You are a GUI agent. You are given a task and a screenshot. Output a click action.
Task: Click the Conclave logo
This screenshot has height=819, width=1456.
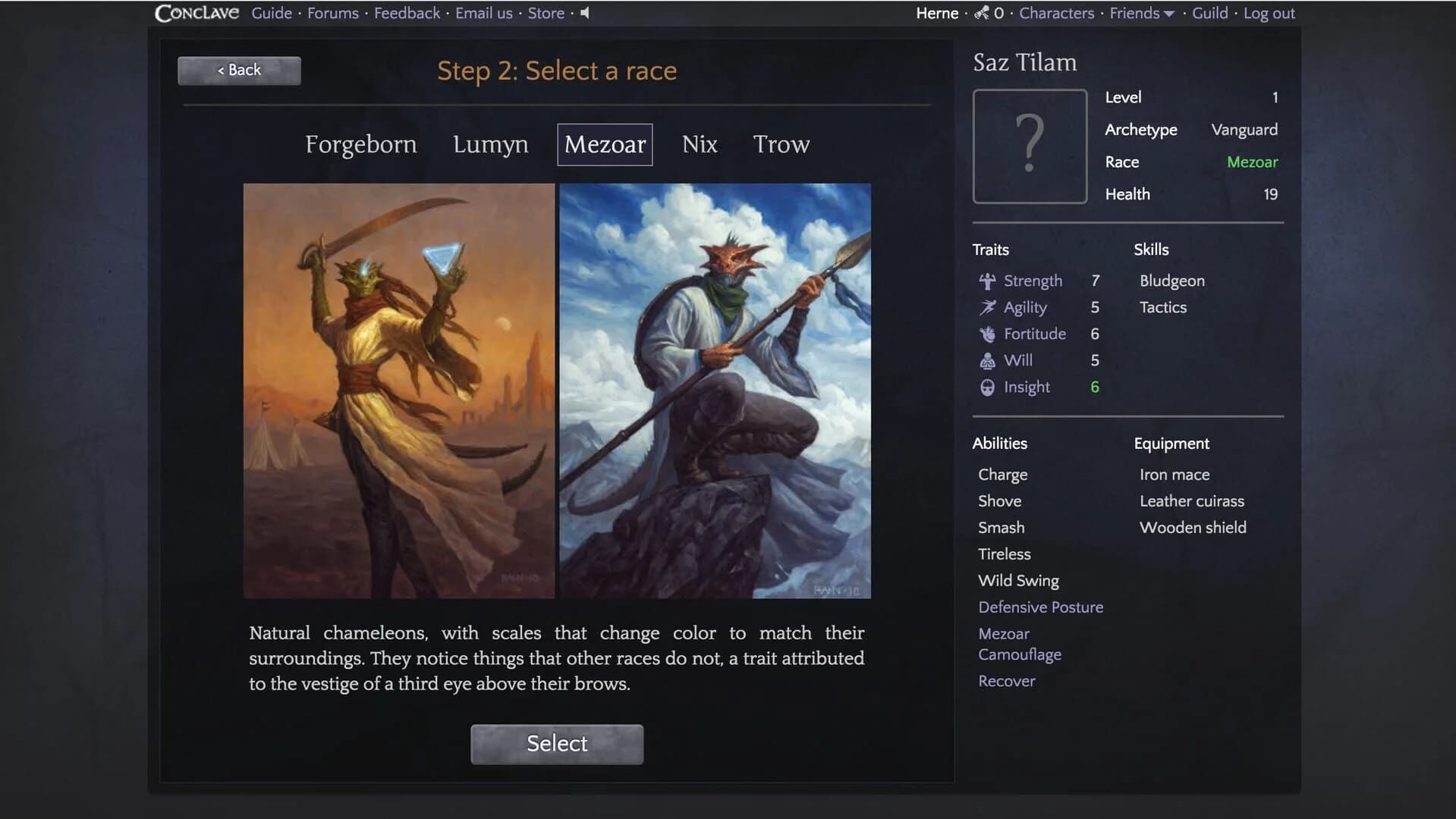197,12
